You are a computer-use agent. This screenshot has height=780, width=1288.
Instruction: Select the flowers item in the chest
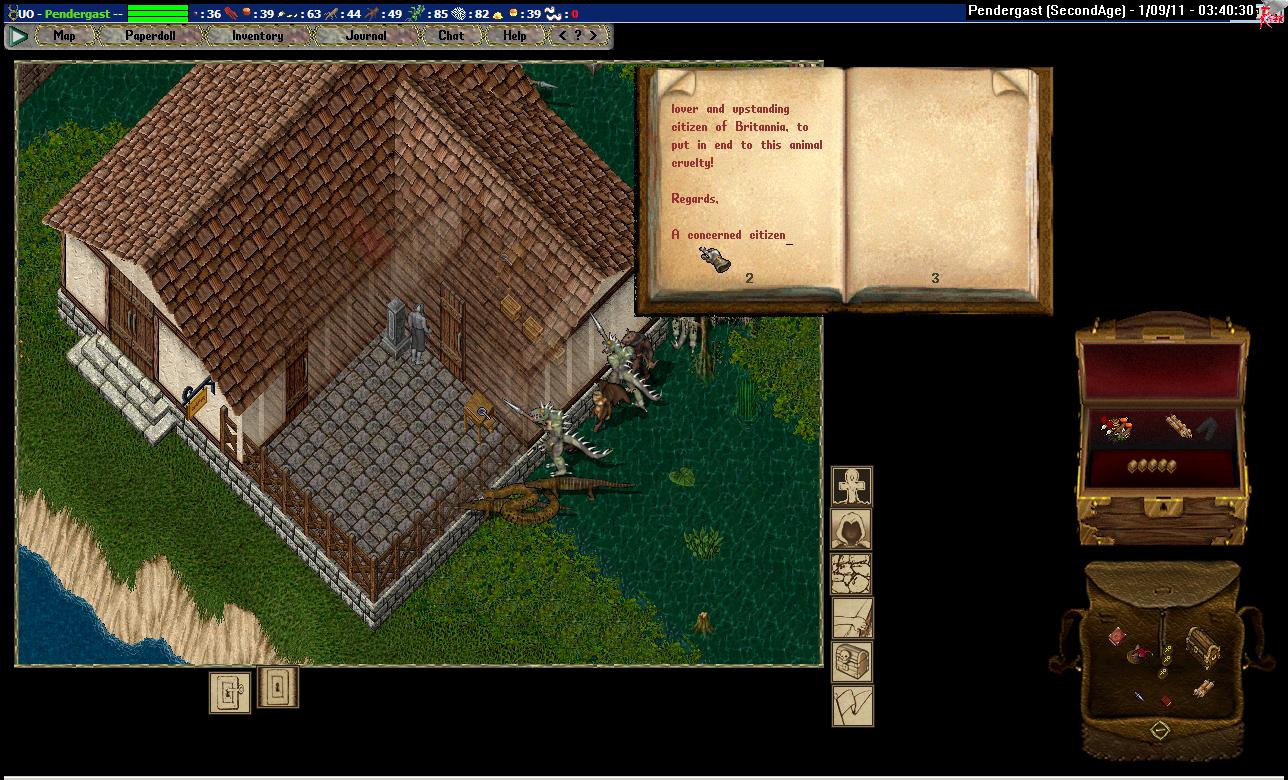(1116, 429)
